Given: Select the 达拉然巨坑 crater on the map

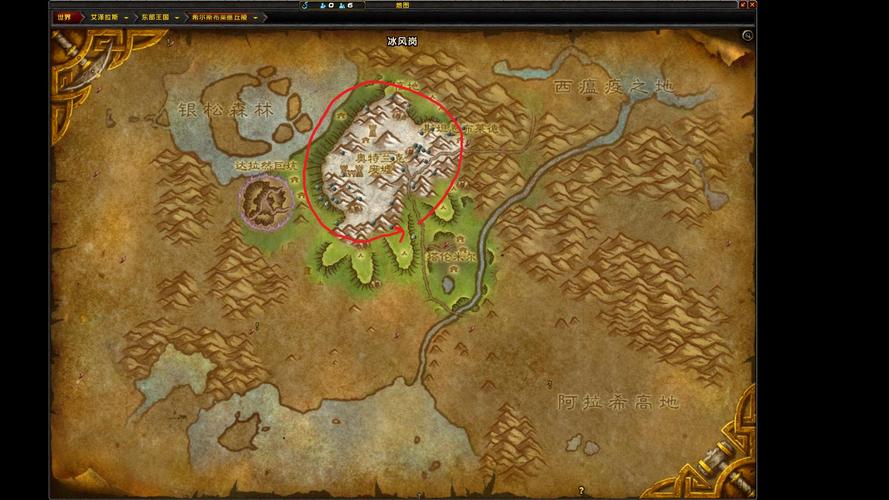Looking at the screenshot, I should (x=264, y=198).
